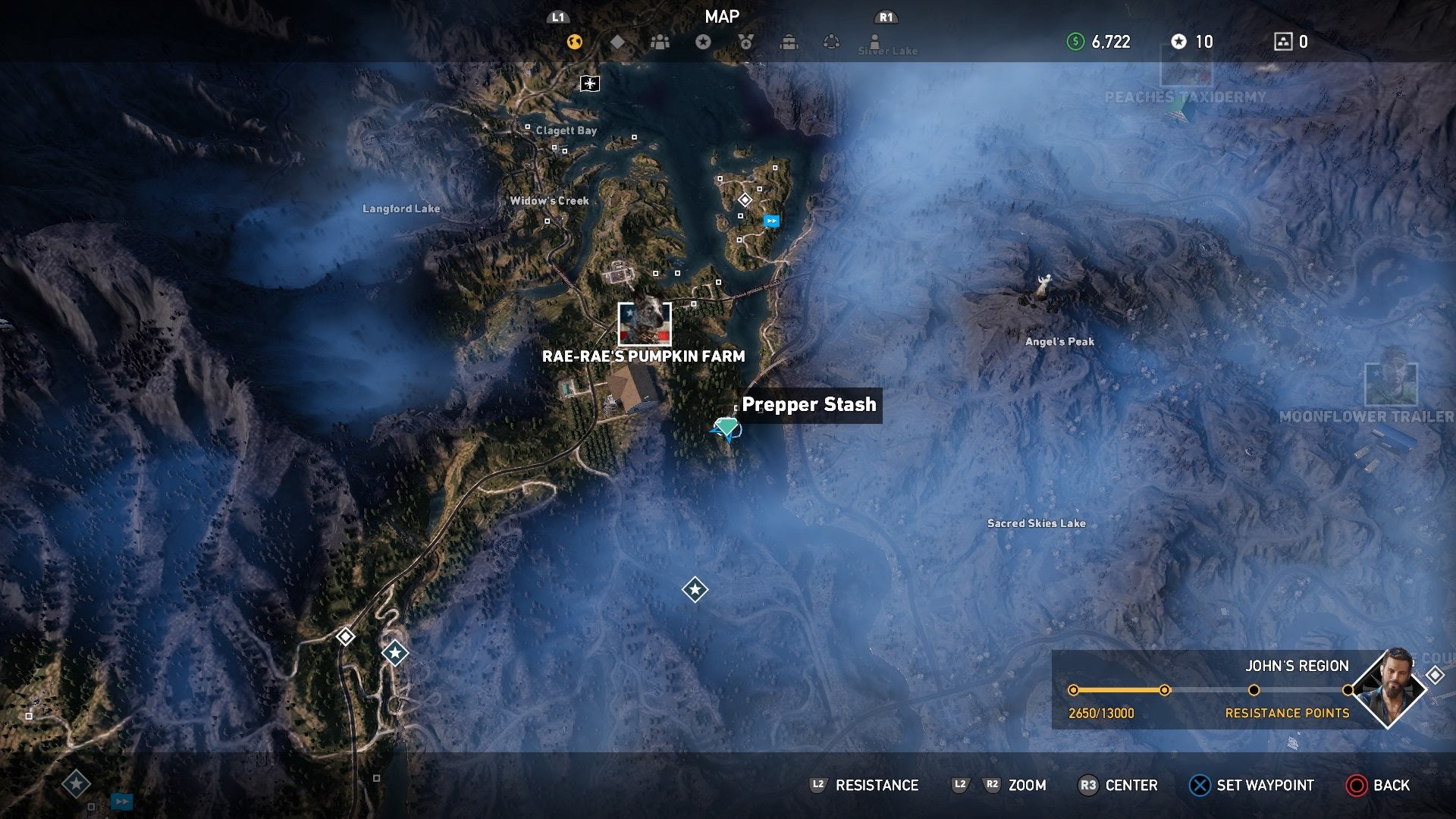1456x819 pixels.
Task: Click the character profile icon in the top bar
Action: click(x=876, y=42)
